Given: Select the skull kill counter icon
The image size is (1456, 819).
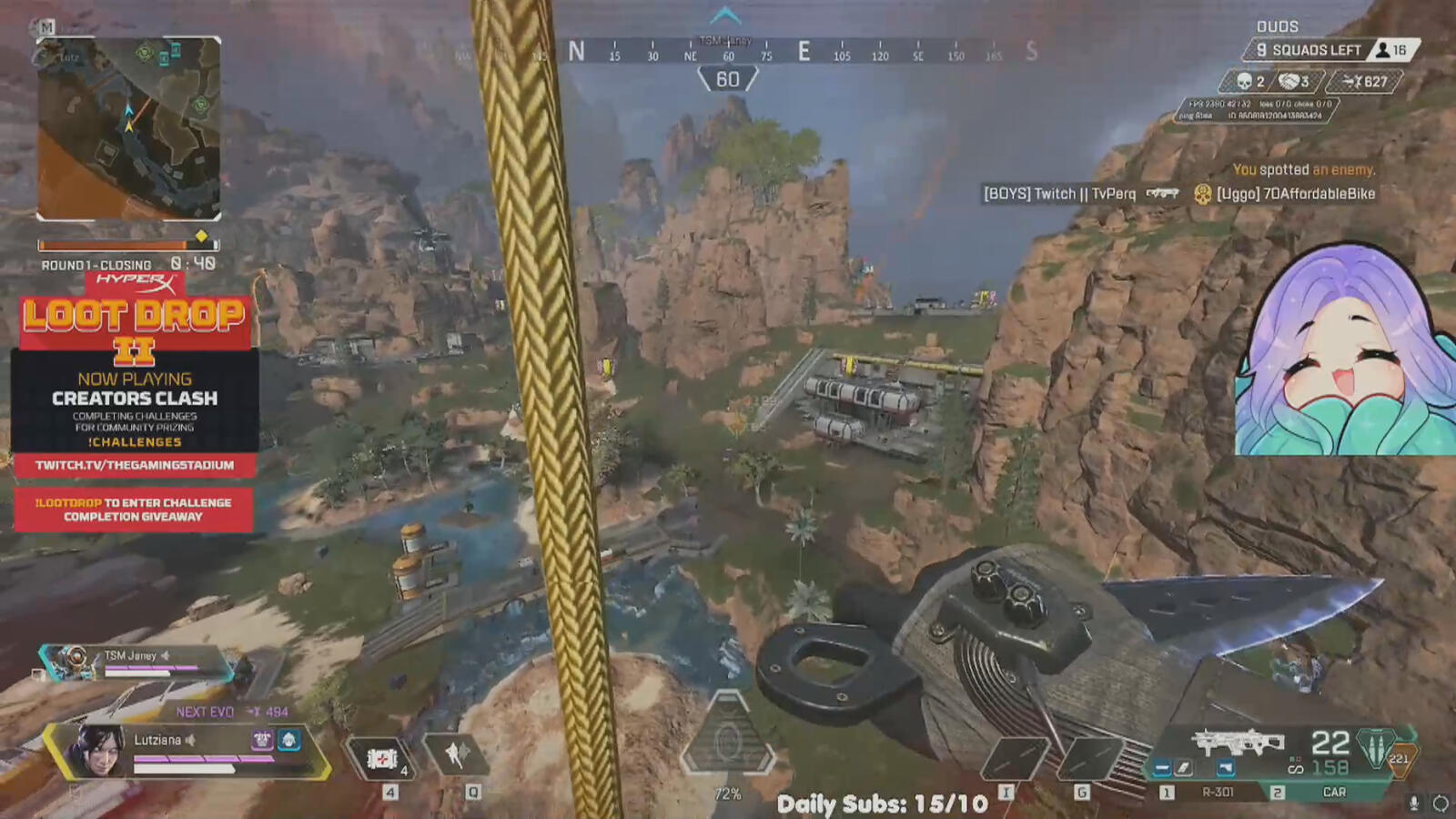Looking at the screenshot, I should tap(1244, 81).
